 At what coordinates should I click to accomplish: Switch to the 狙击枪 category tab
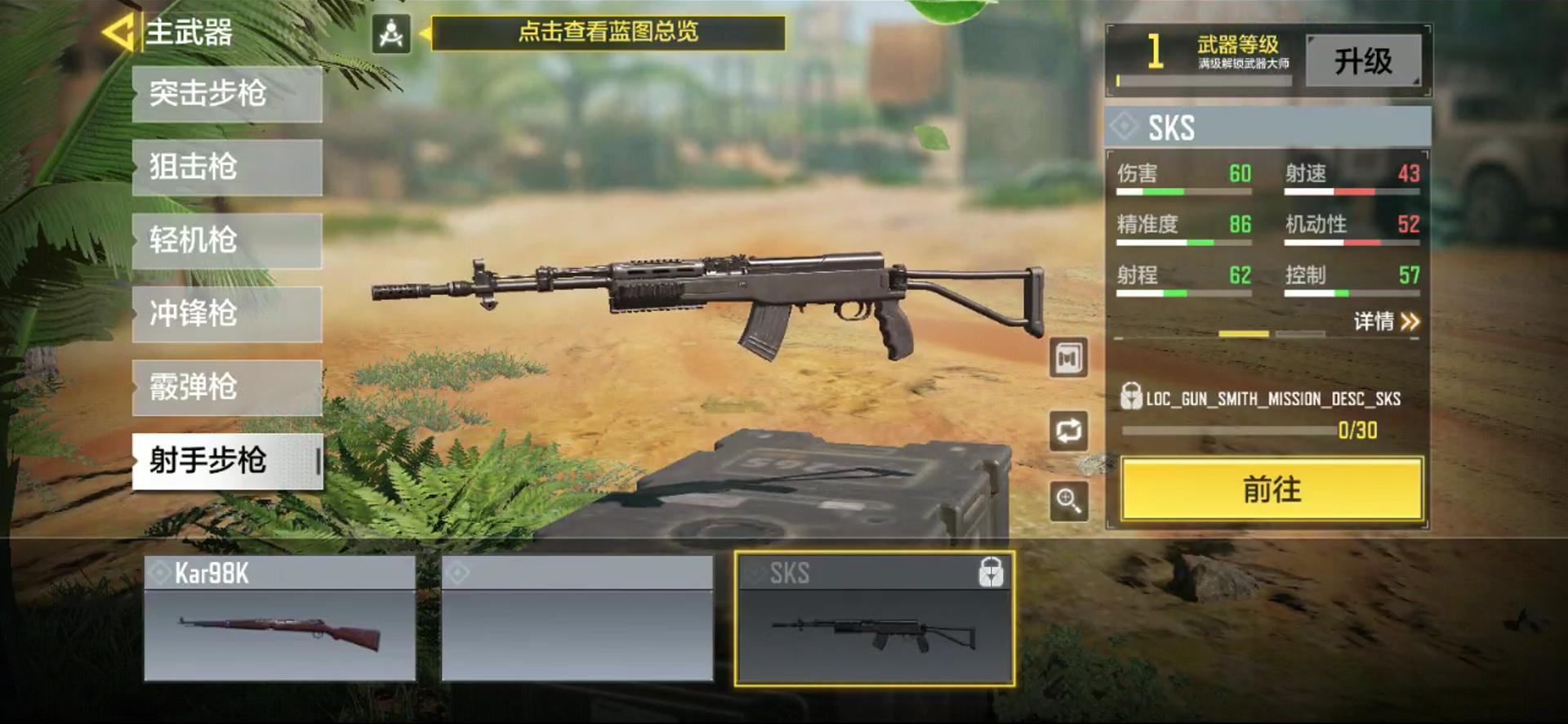point(226,168)
